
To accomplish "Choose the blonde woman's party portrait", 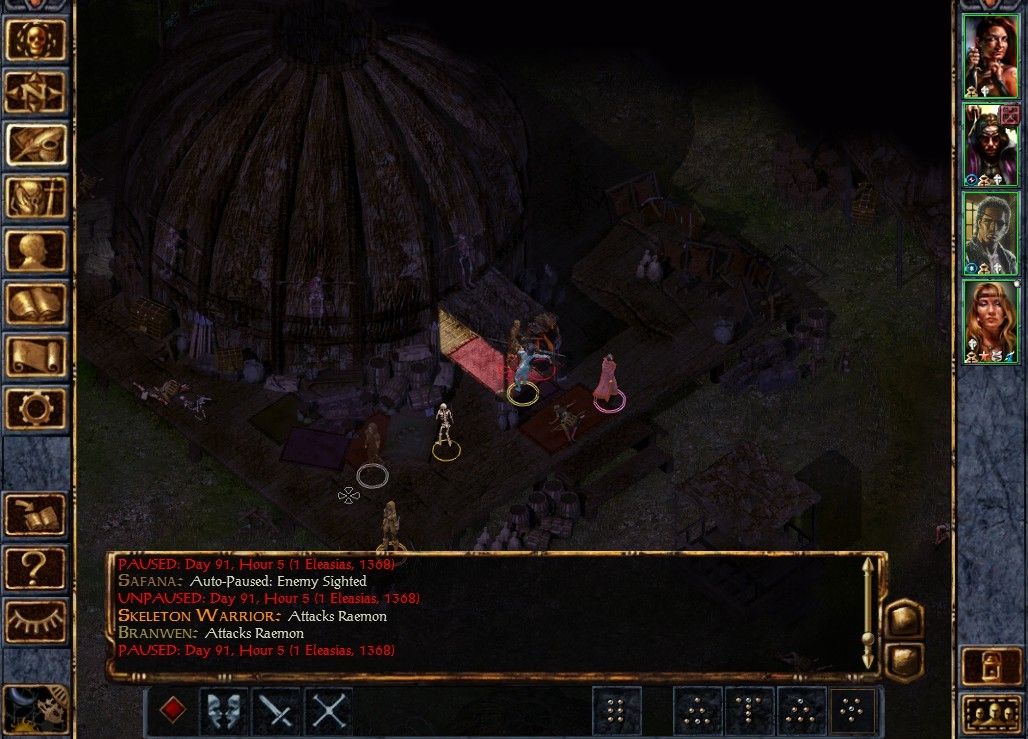I will tap(990, 320).
